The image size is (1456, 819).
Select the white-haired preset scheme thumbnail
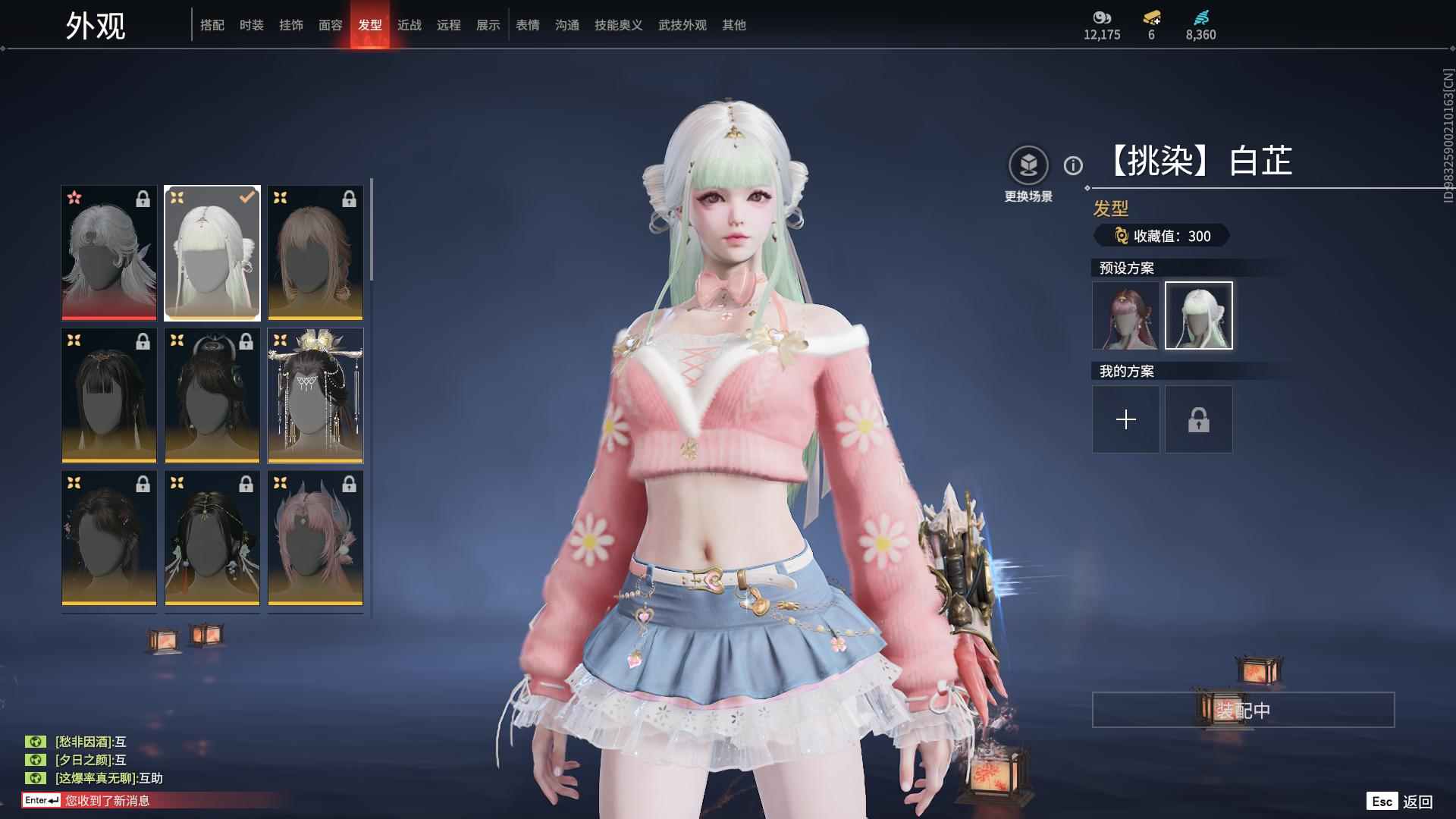[1198, 315]
